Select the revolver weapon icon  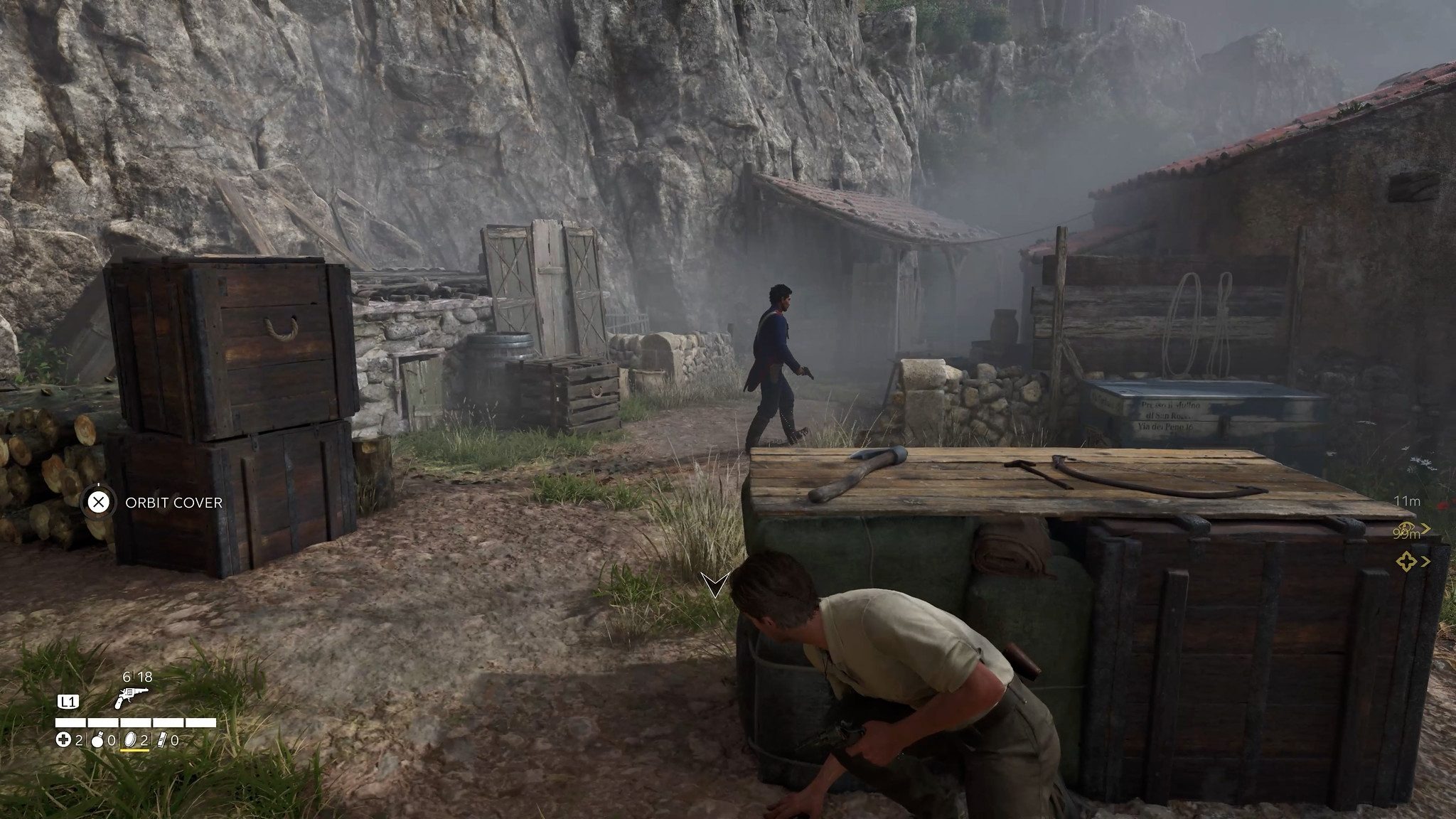[130, 699]
